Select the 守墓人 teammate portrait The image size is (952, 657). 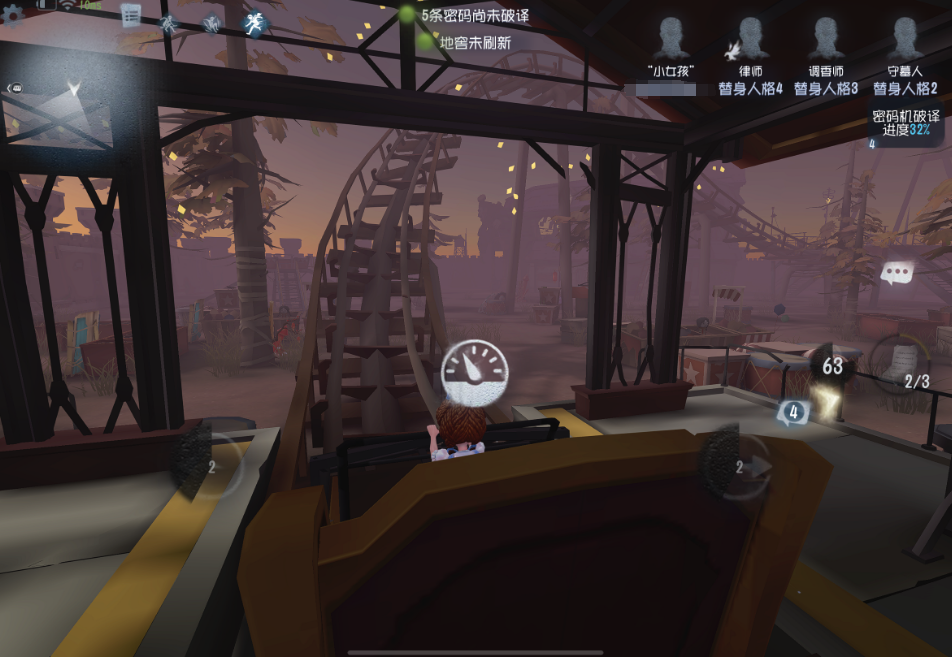click(905, 42)
